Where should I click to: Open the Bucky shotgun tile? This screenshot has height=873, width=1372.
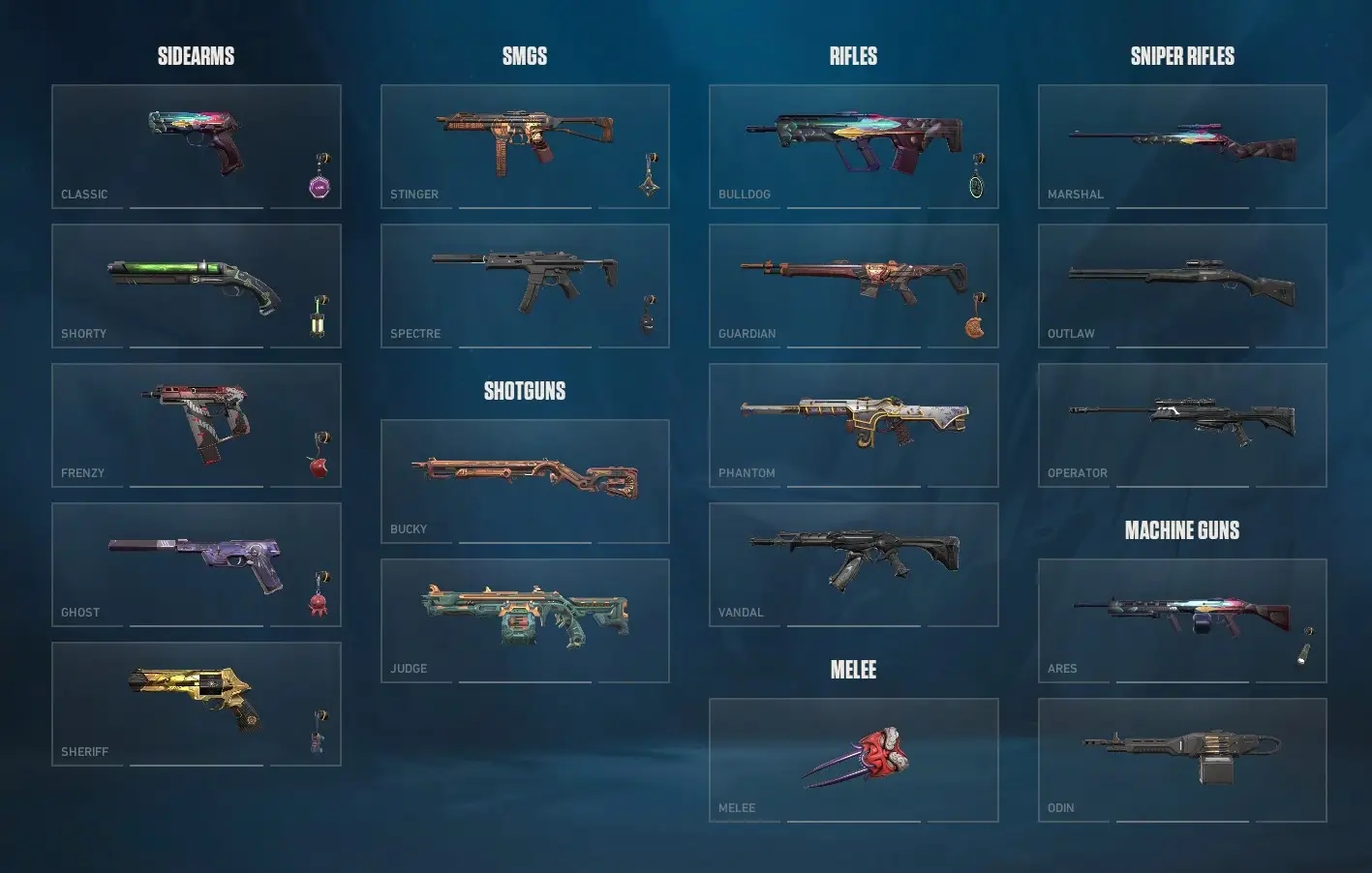point(525,480)
